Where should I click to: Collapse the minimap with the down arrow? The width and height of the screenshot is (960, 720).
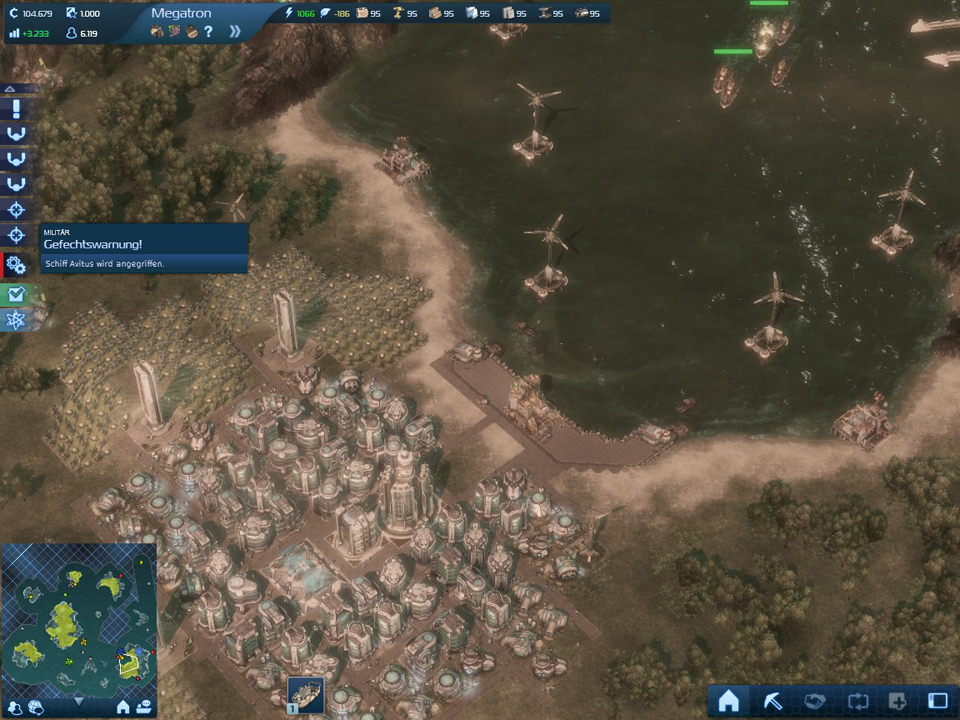[x=78, y=702]
